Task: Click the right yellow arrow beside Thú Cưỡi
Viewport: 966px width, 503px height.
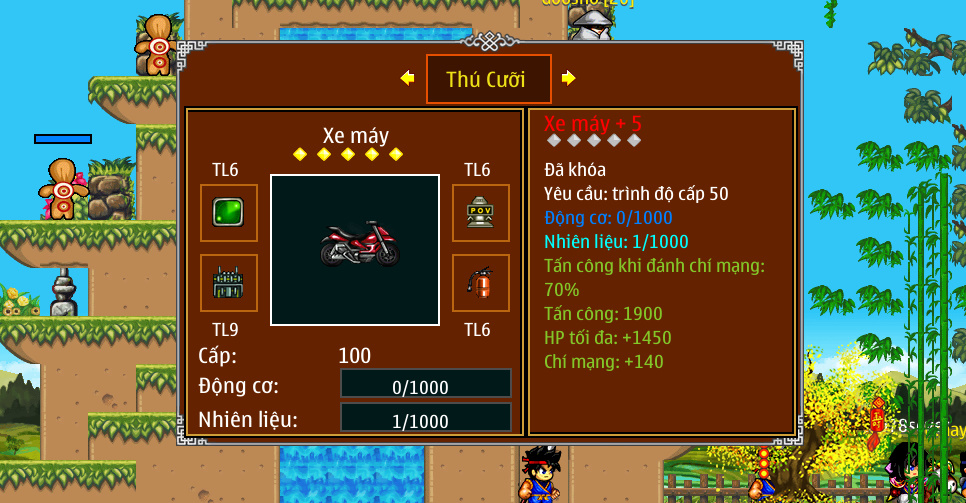Action: click(568, 78)
